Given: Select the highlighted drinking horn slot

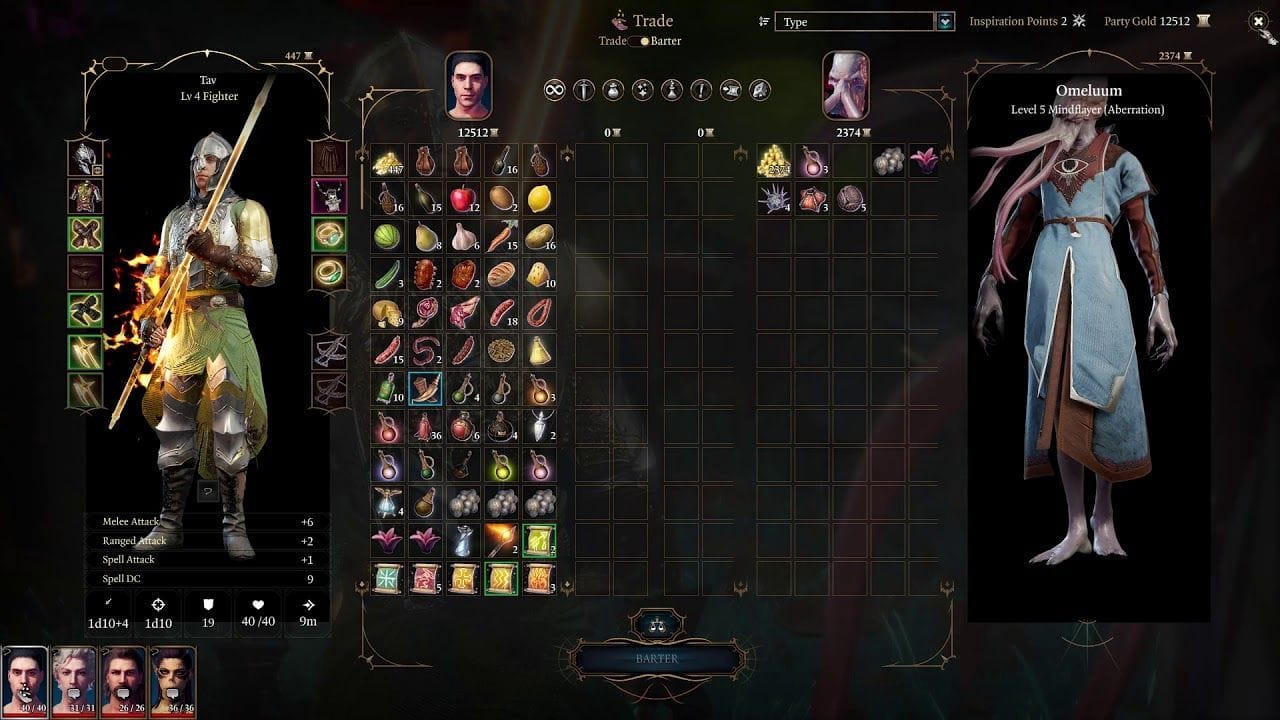Looking at the screenshot, I should [425, 388].
